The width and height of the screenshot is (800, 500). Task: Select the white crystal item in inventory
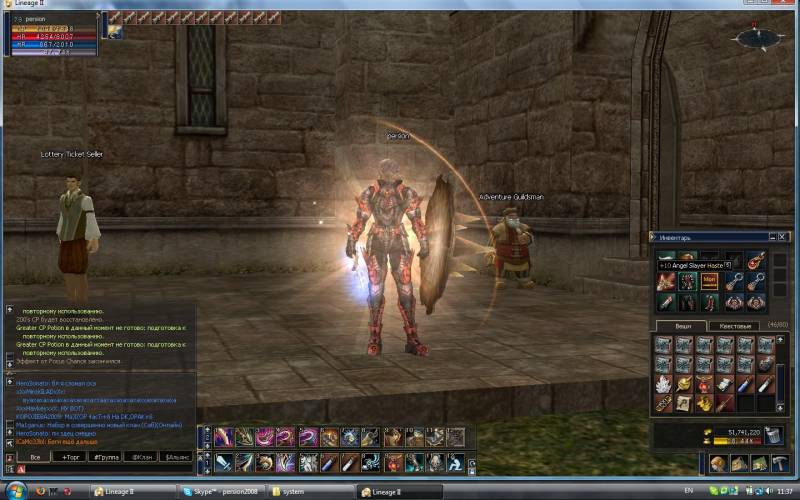[664, 384]
